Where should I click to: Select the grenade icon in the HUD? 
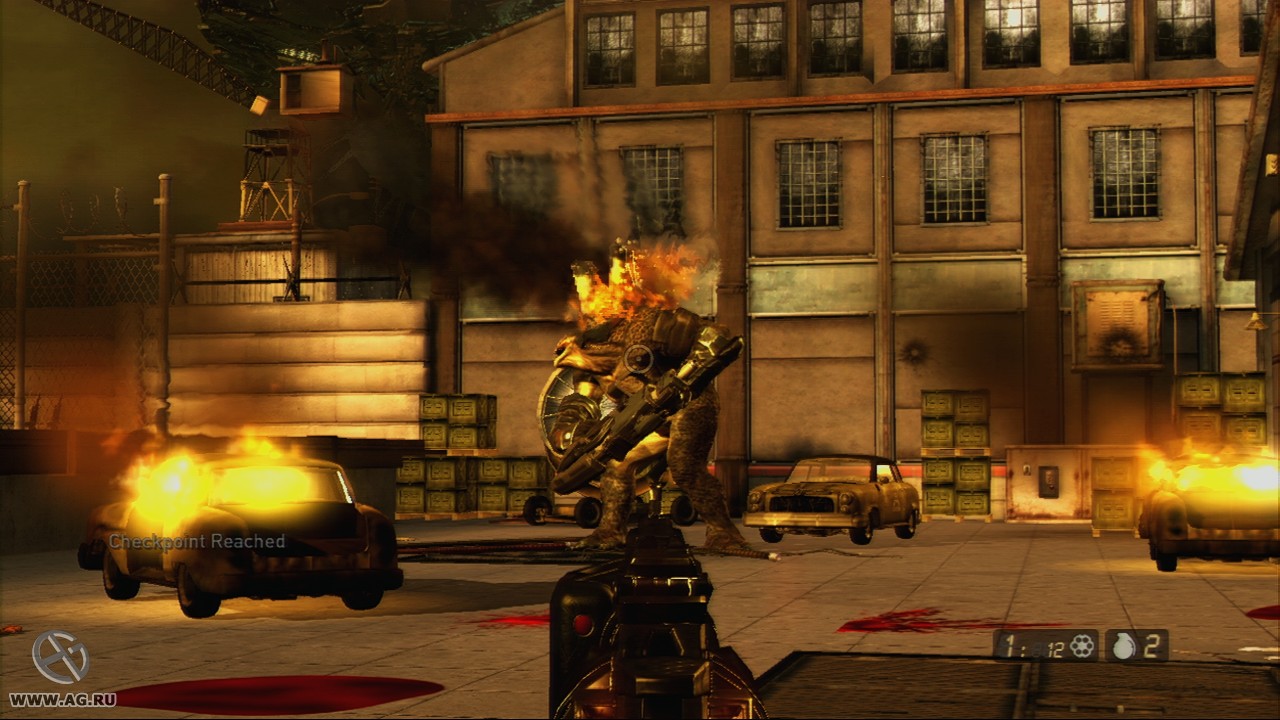click(1124, 645)
